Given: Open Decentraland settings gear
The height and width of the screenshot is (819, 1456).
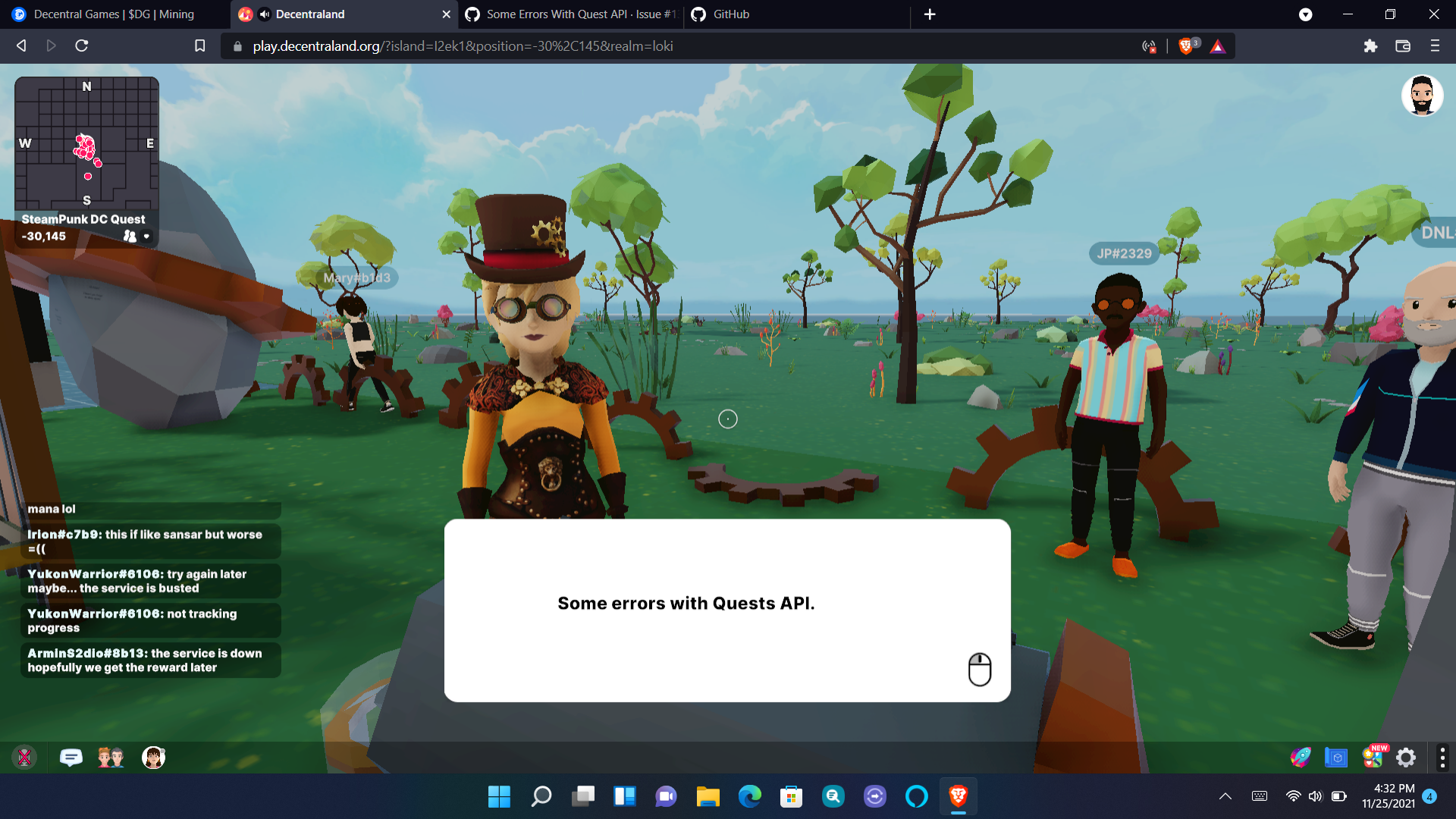Looking at the screenshot, I should [x=1405, y=757].
